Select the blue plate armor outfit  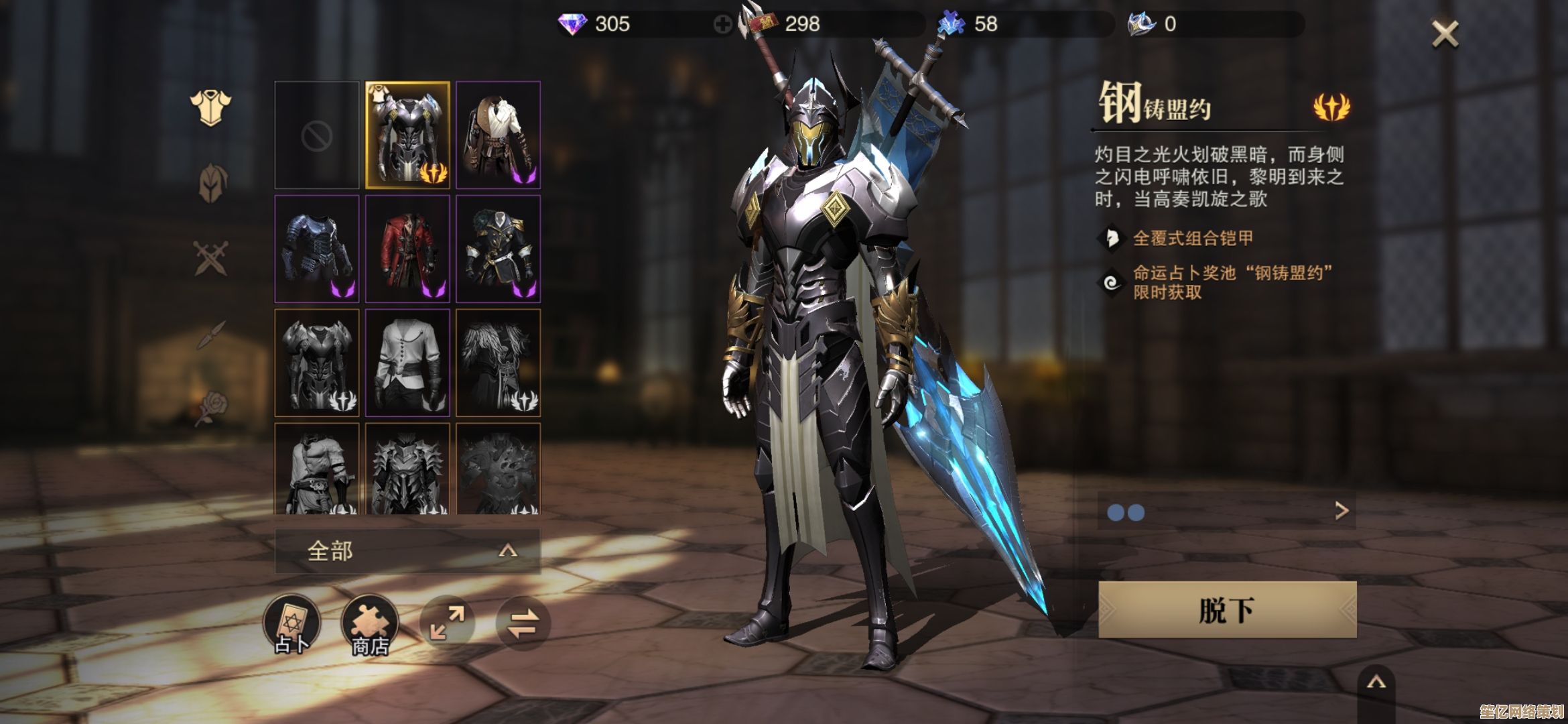pyautogui.click(x=317, y=249)
